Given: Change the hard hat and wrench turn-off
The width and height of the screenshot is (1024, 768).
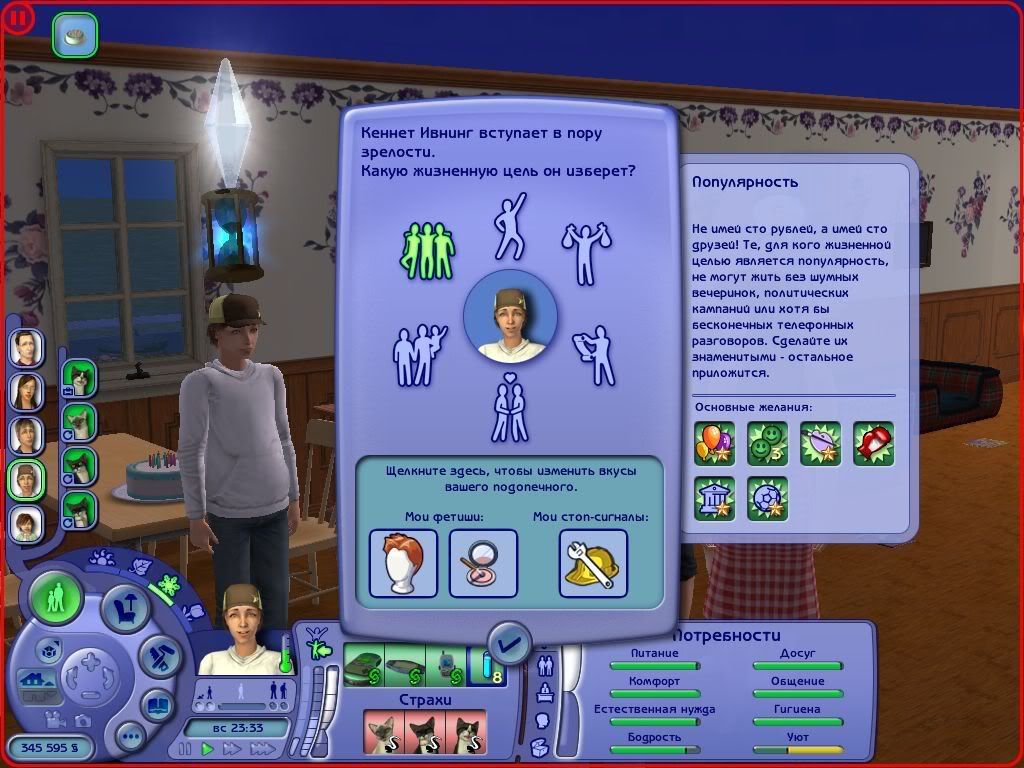Looking at the screenshot, I should click(x=592, y=562).
